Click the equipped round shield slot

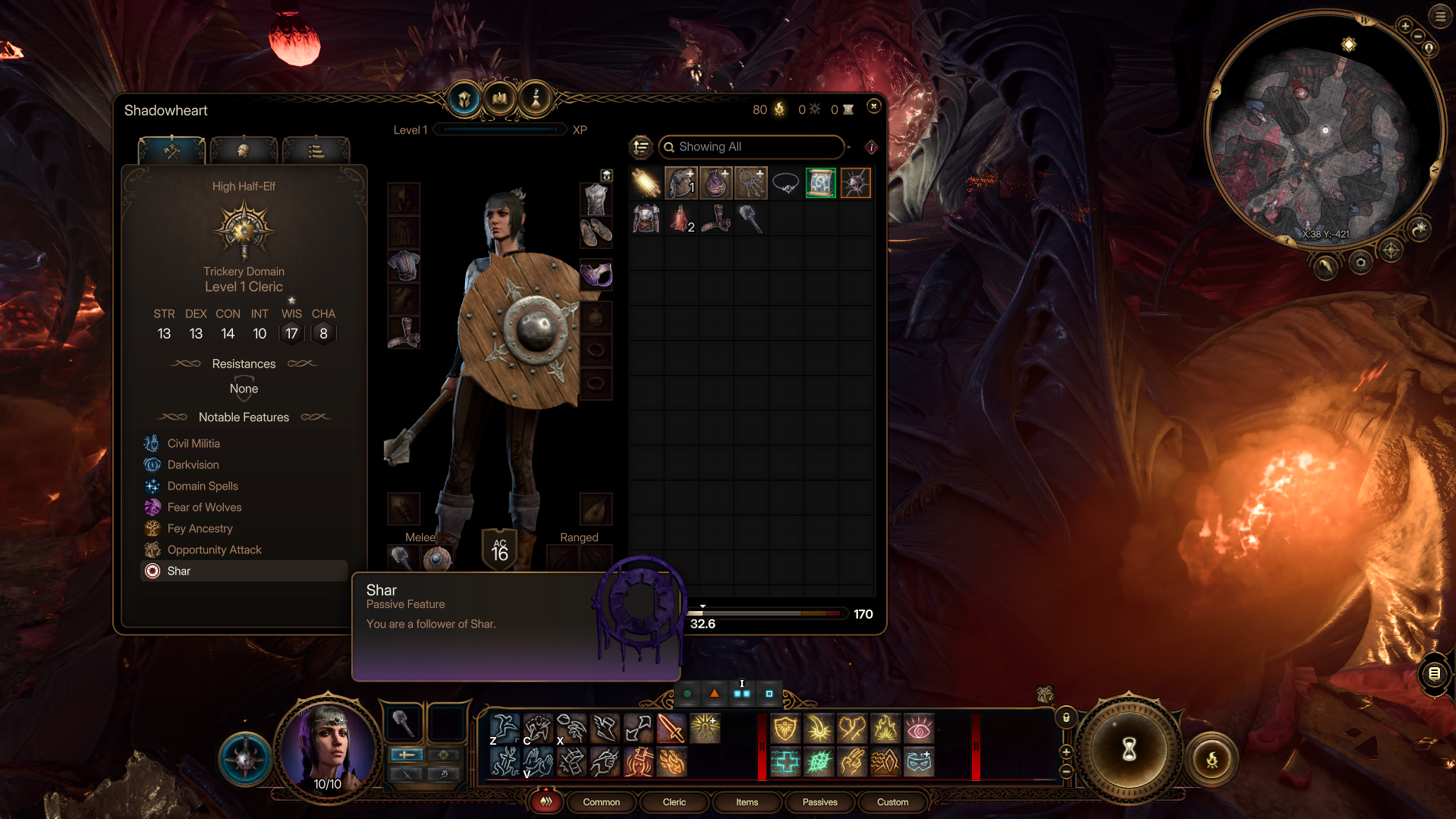pos(437,559)
